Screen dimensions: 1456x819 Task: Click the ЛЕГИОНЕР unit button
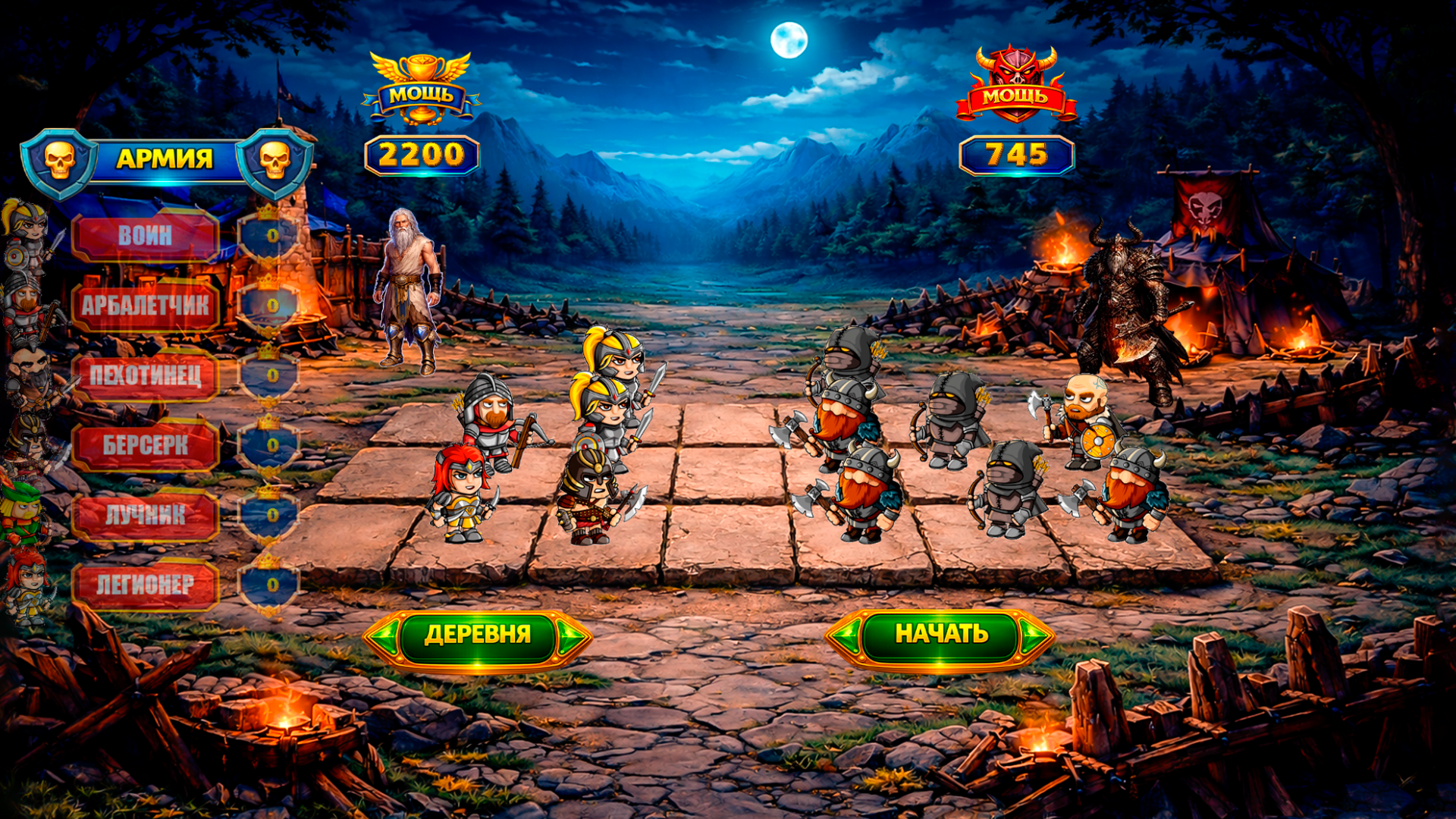click(148, 584)
